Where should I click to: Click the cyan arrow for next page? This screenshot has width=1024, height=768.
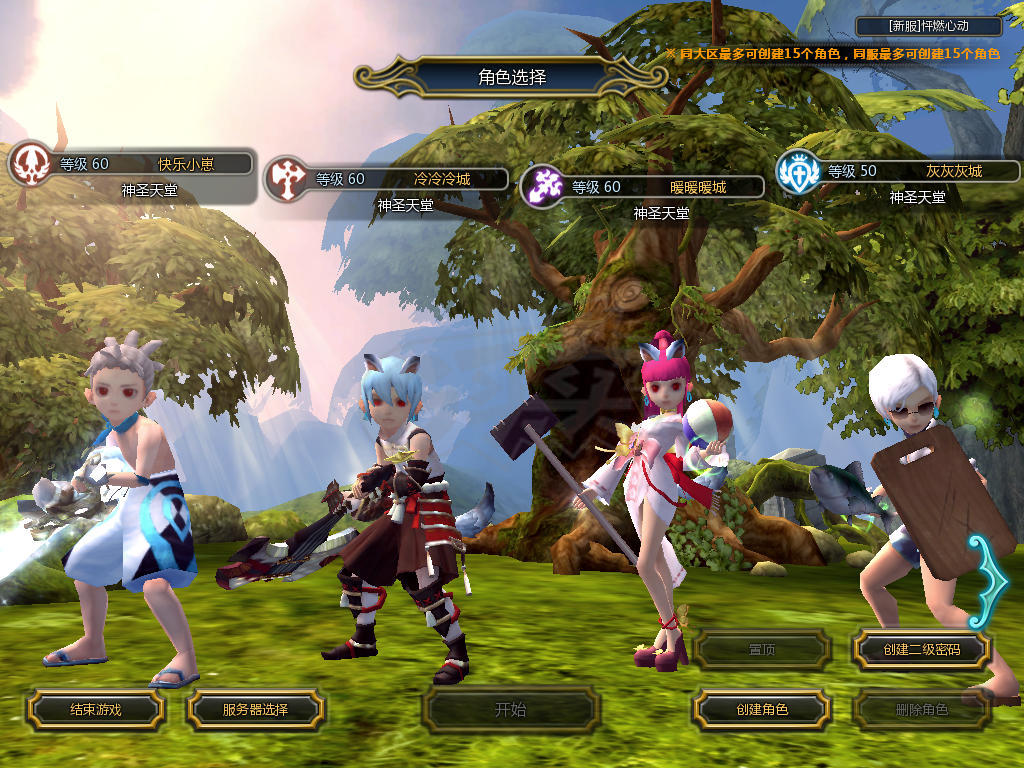(x=983, y=582)
